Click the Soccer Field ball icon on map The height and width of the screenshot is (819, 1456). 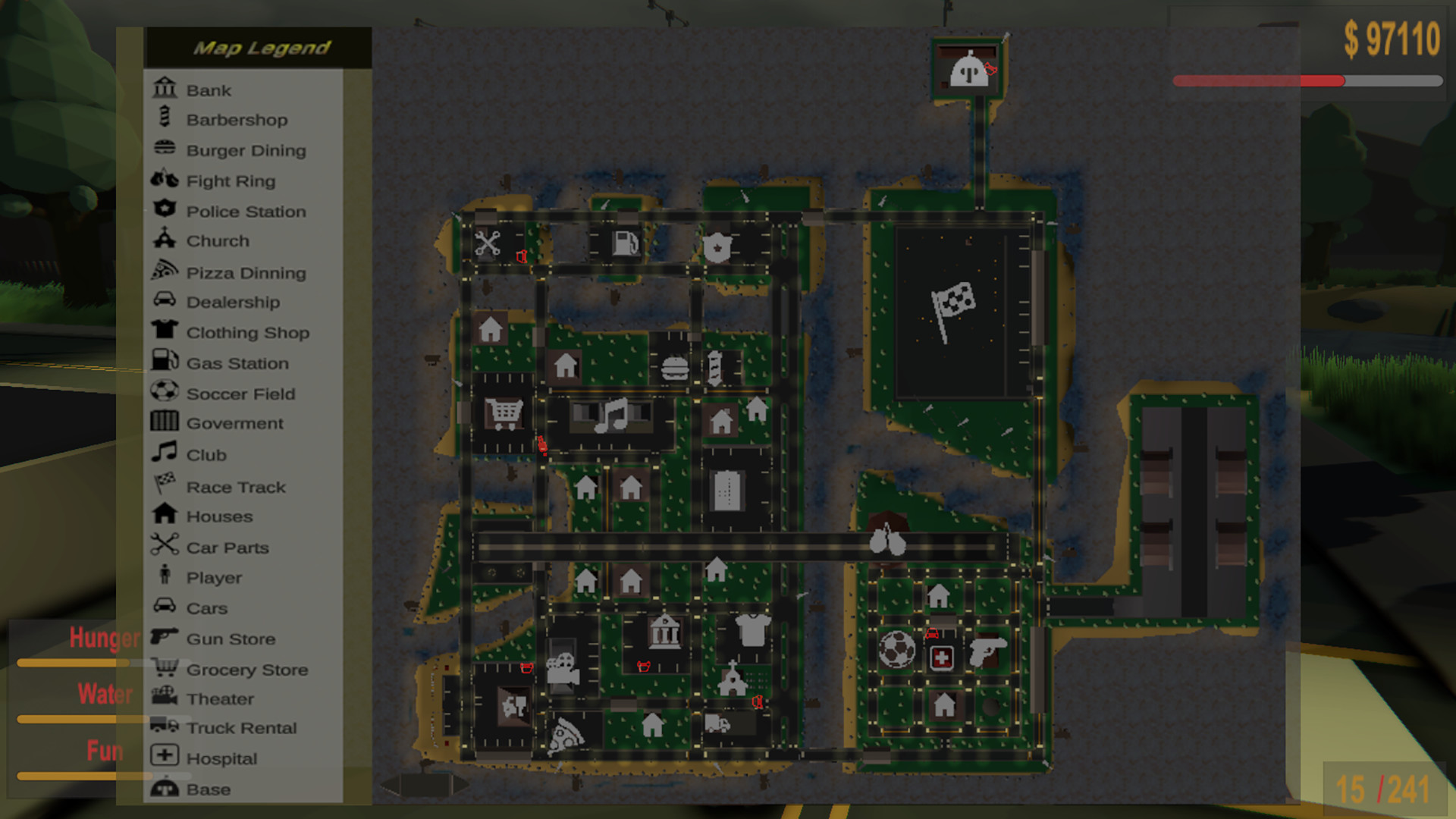(898, 648)
